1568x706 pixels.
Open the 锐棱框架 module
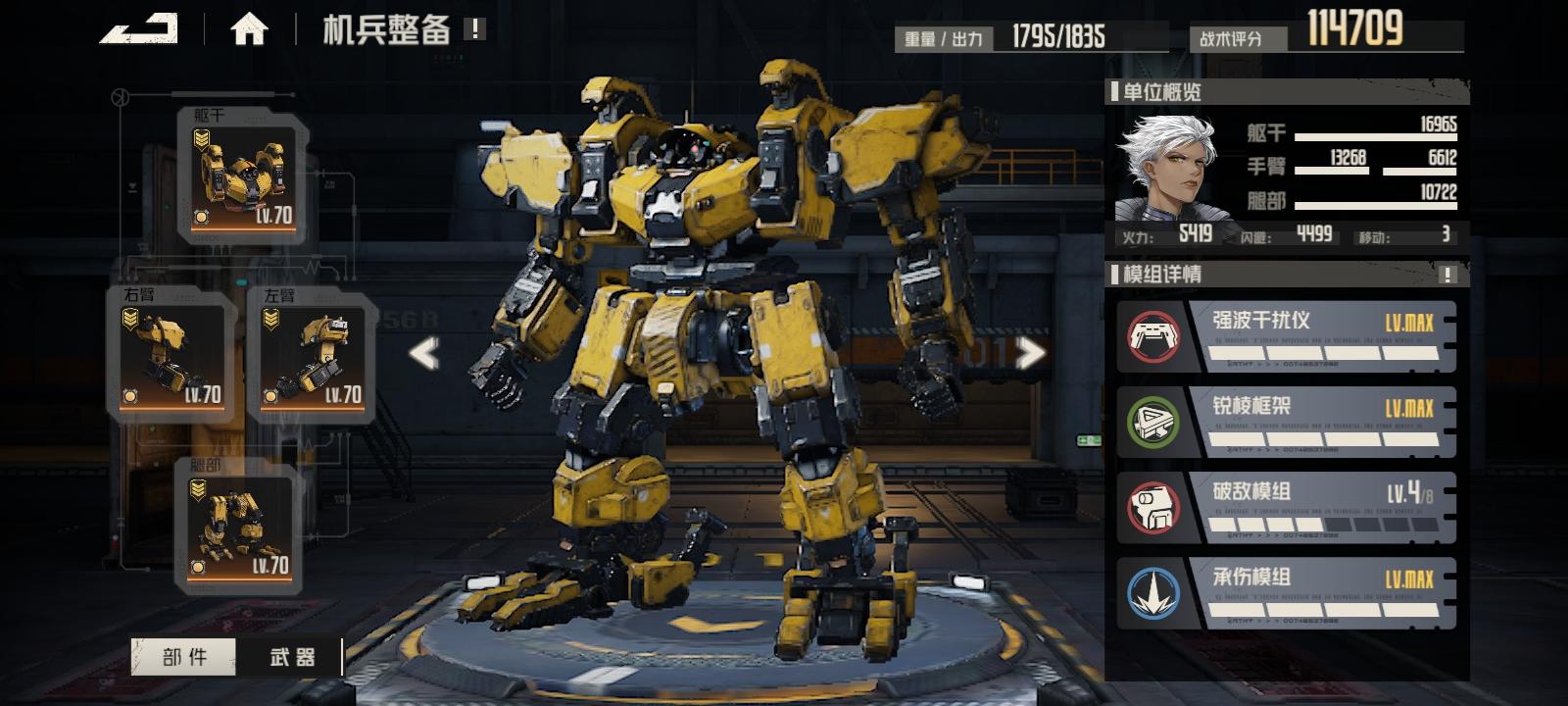[1286, 423]
